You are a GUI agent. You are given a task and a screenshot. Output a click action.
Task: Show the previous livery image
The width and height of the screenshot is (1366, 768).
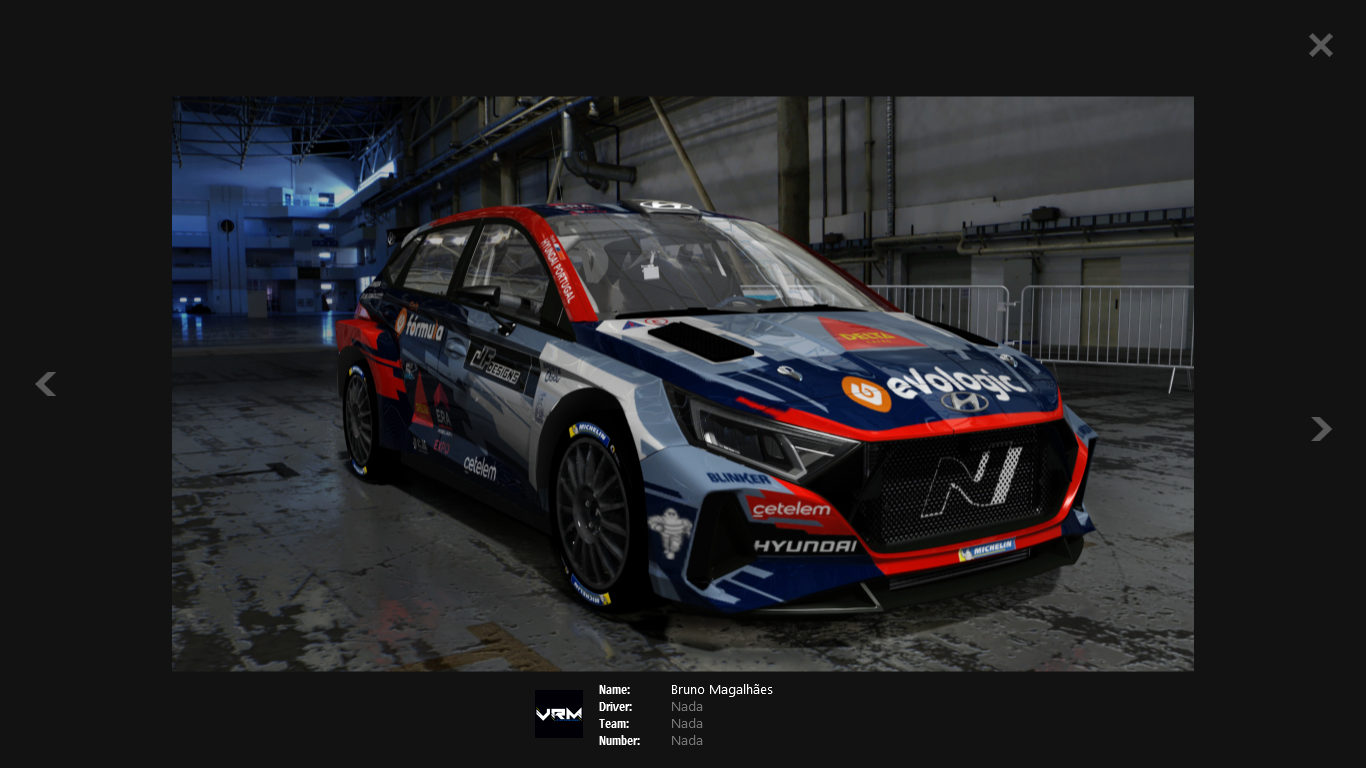coord(45,384)
